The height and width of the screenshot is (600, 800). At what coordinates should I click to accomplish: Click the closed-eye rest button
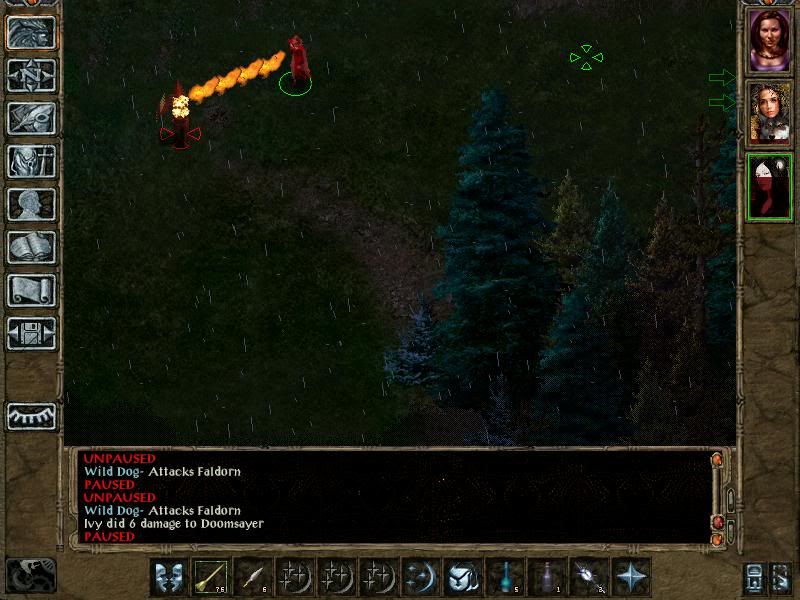pyautogui.click(x=31, y=416)
